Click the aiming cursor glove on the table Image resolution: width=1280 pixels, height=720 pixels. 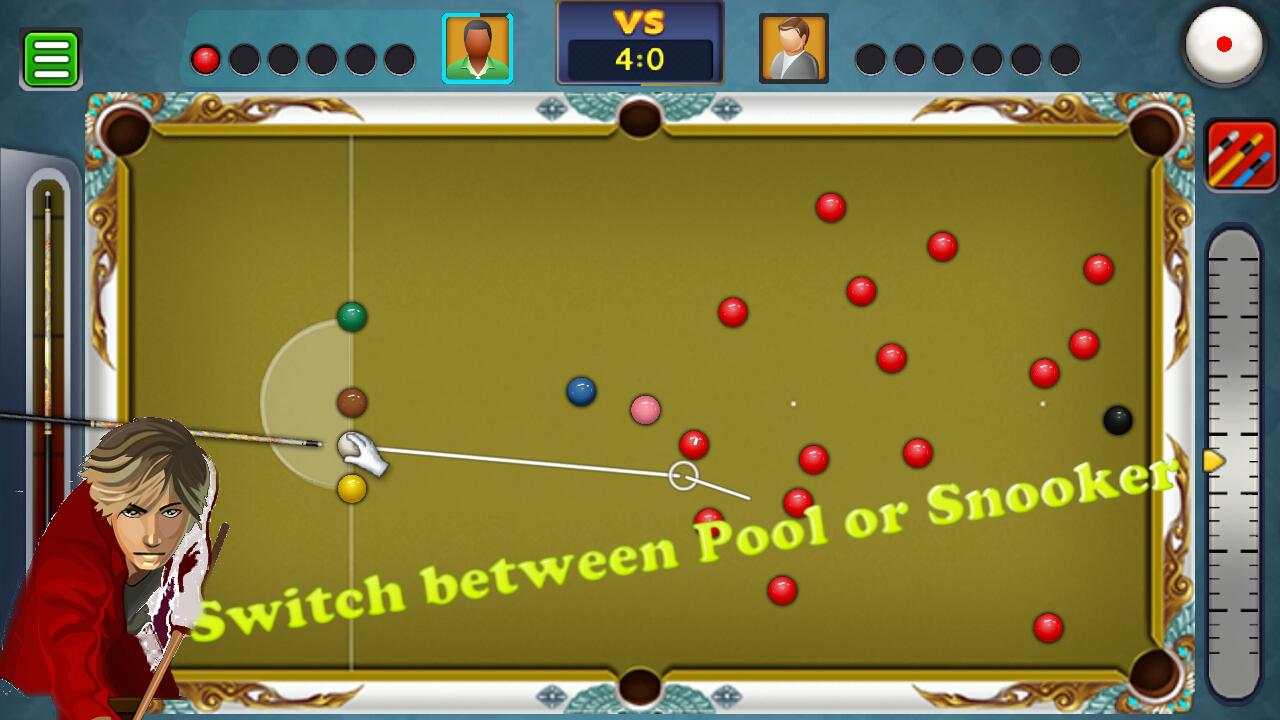[x=360, y=452]
